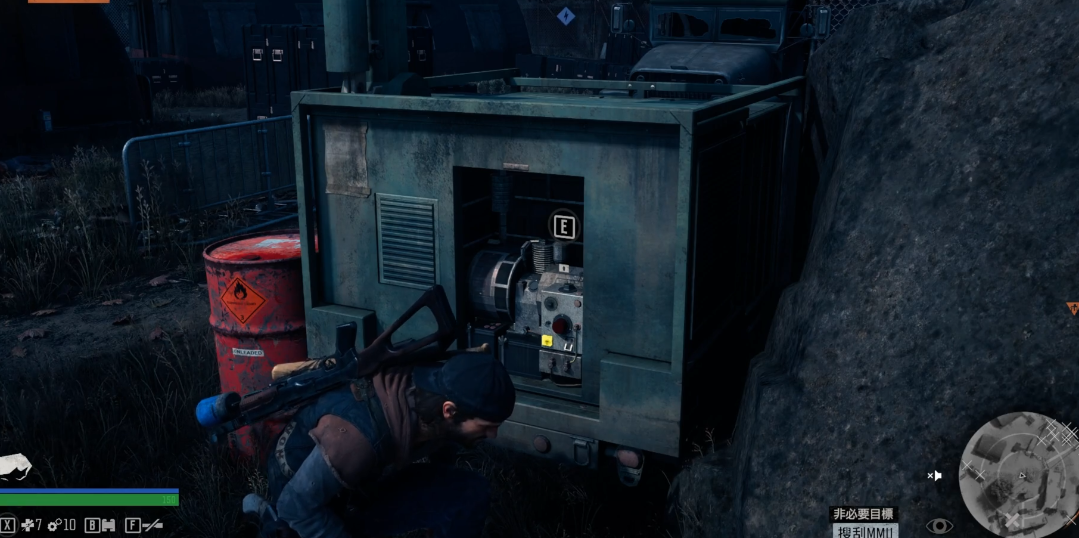Click the eye visibility indicator
The image size is (1079, 538).
pos(938,525)
